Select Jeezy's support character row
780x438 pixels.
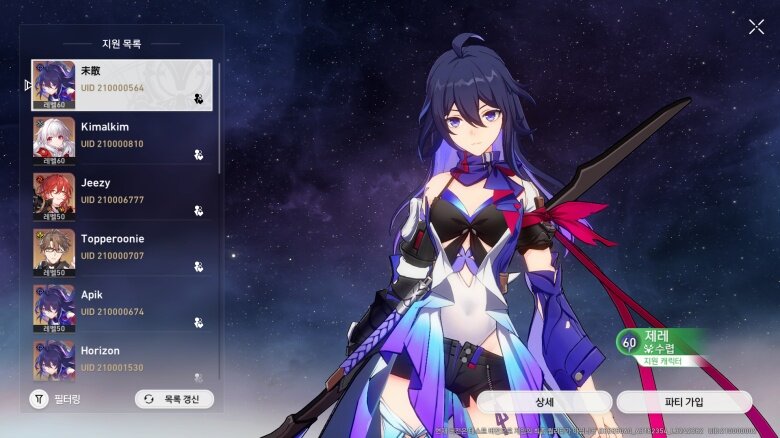[x=122, y=197]
